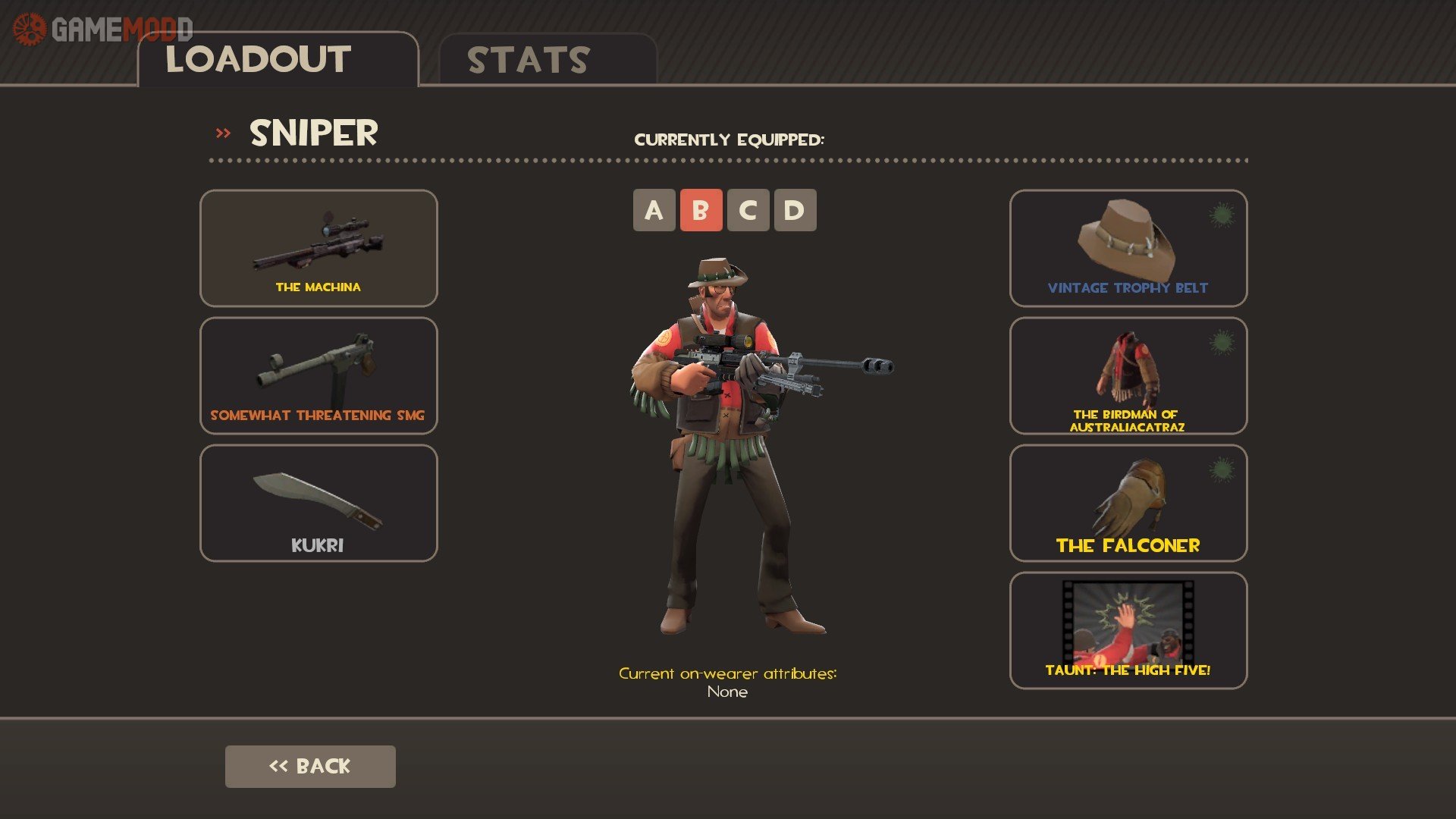Open the Taunt: The High Five slot
The height and width of the screenshot is (819, 1456).
pos(1128,630)
